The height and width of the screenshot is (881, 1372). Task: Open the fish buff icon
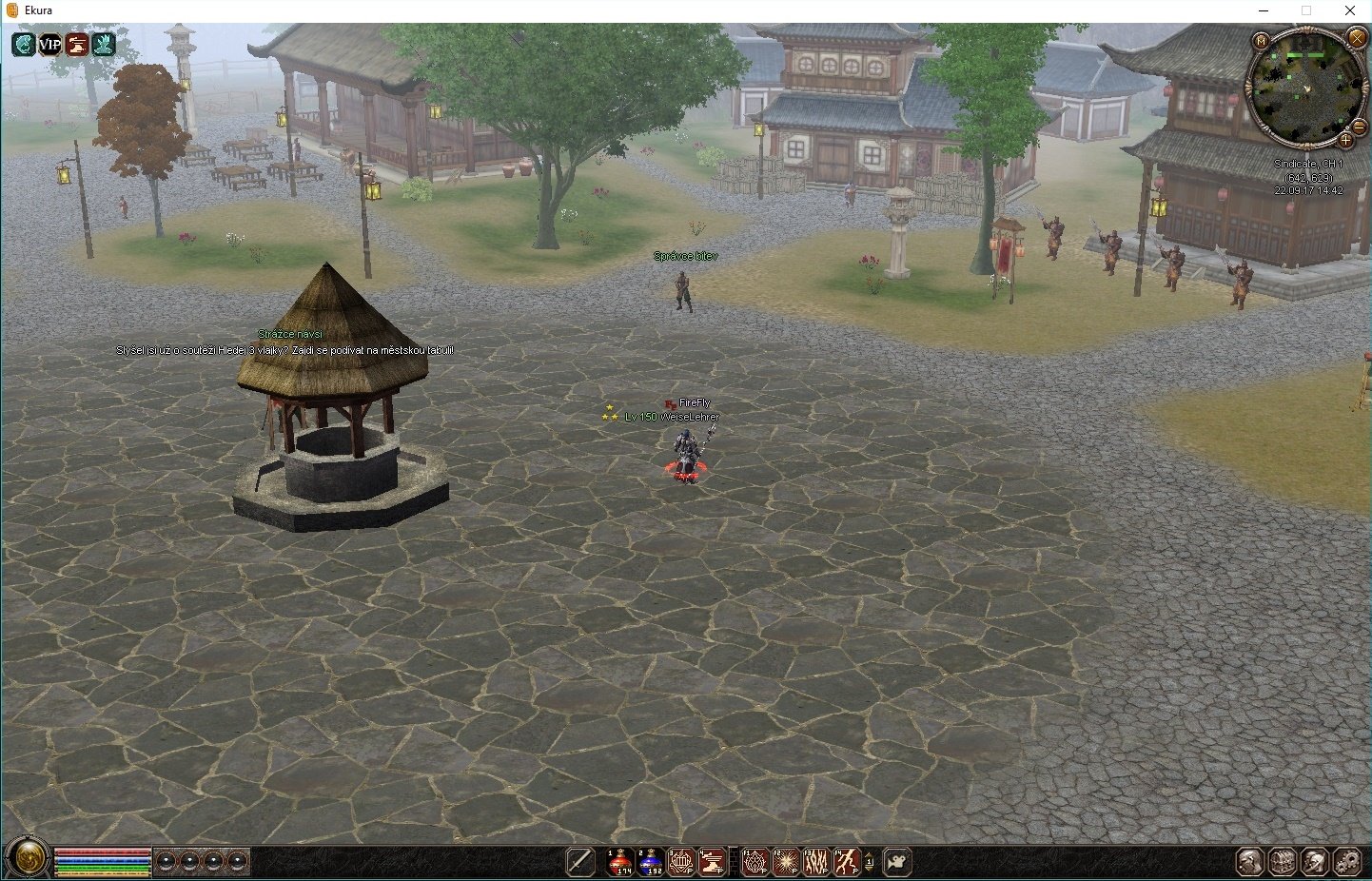click(x=23, y=44)
